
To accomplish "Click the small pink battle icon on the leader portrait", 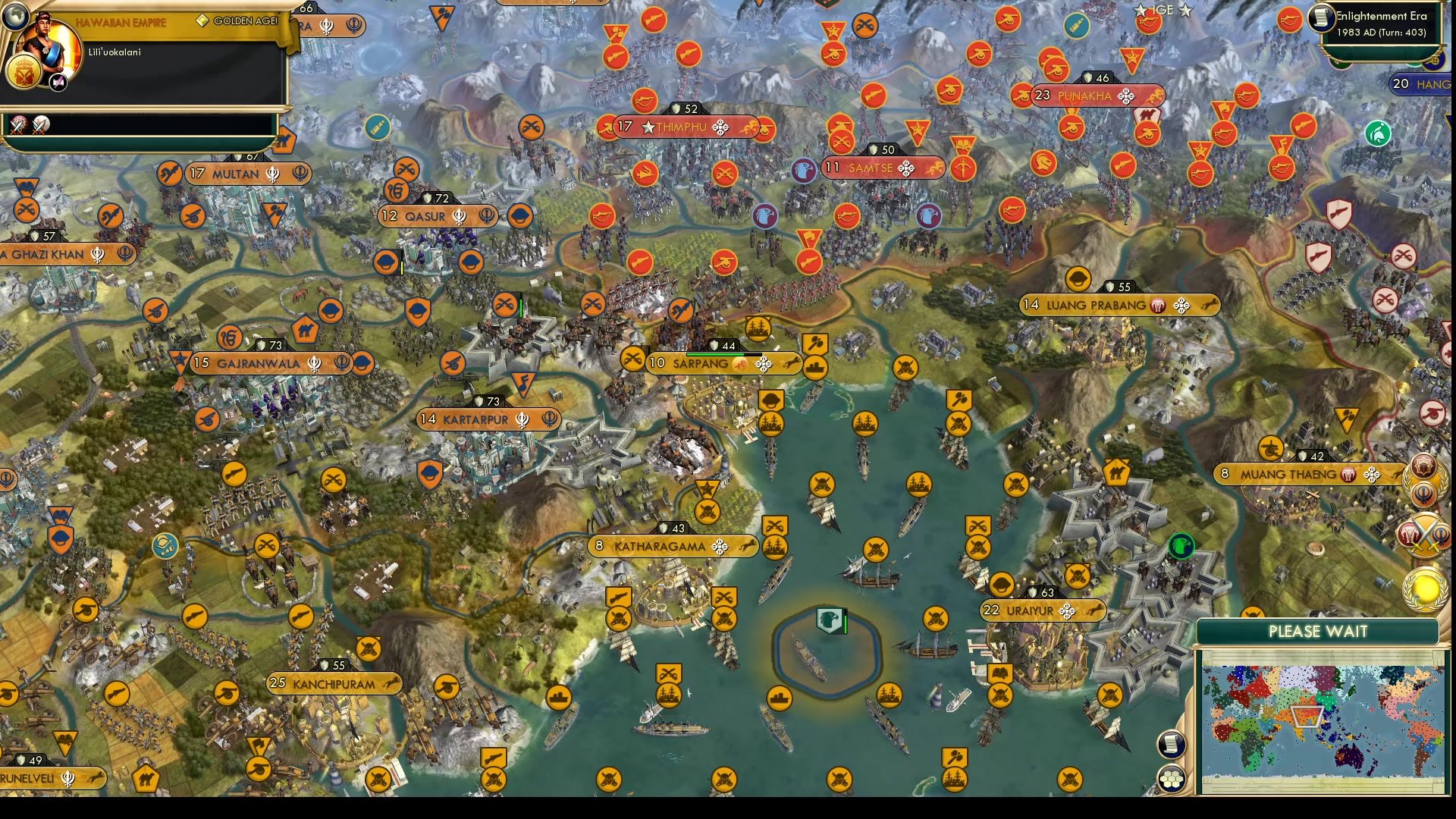I will 57,83.
